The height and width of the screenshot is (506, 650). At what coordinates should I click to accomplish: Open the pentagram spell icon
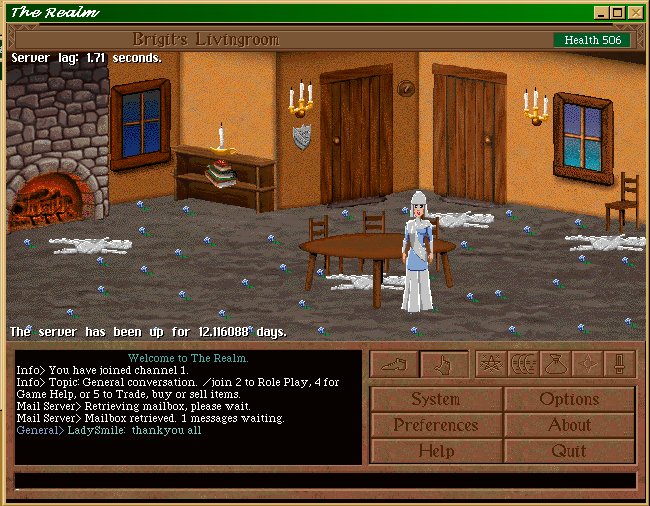(x=490, y=364)
